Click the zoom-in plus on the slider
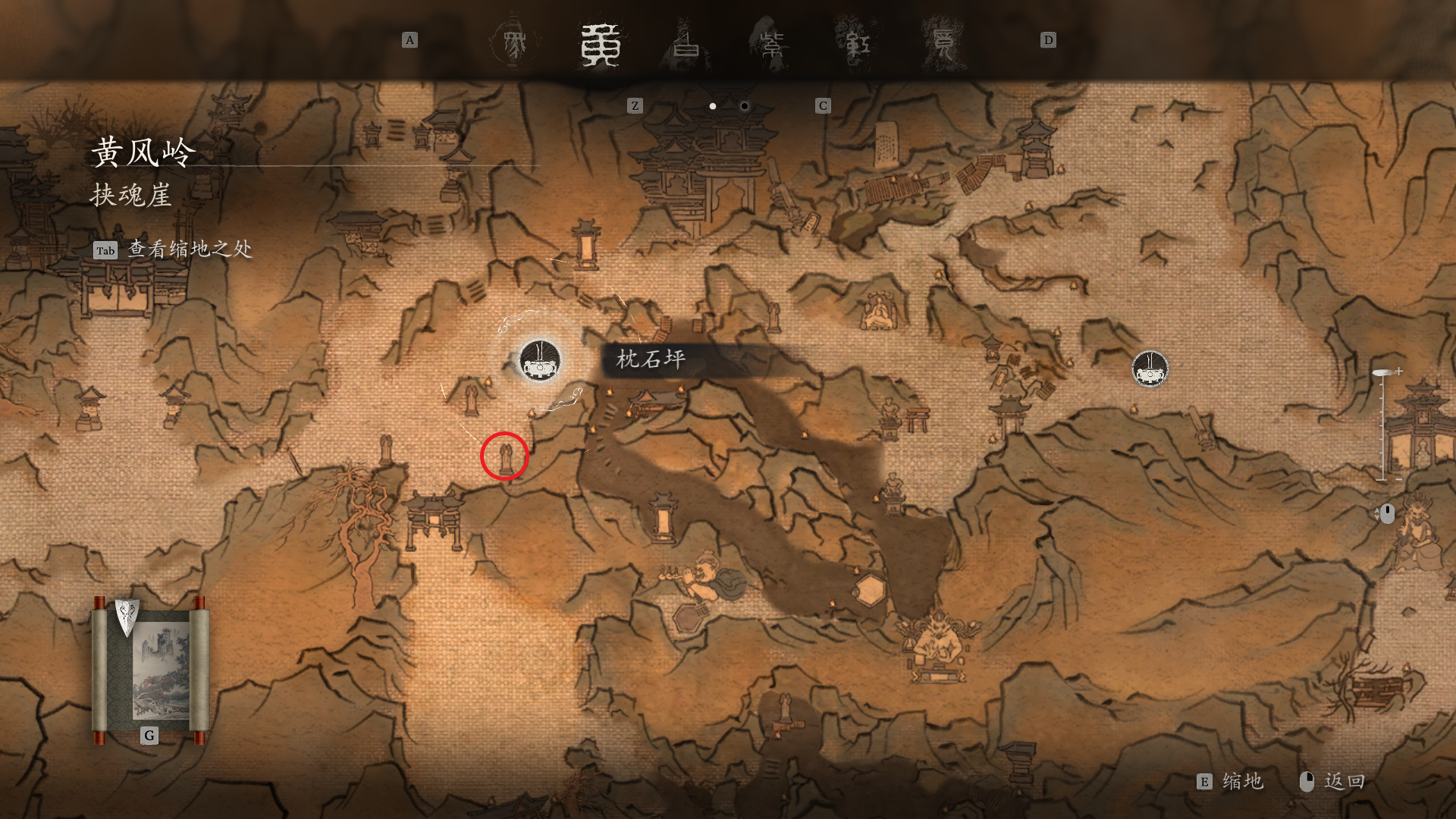 point(1398,371)
